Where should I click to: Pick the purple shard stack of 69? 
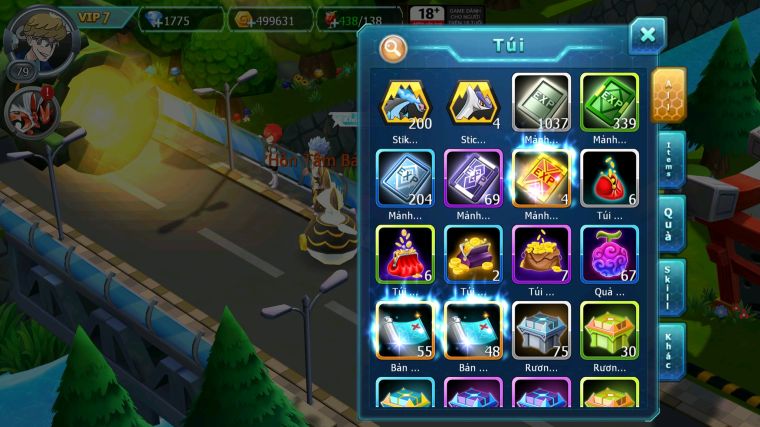point(473,178)
